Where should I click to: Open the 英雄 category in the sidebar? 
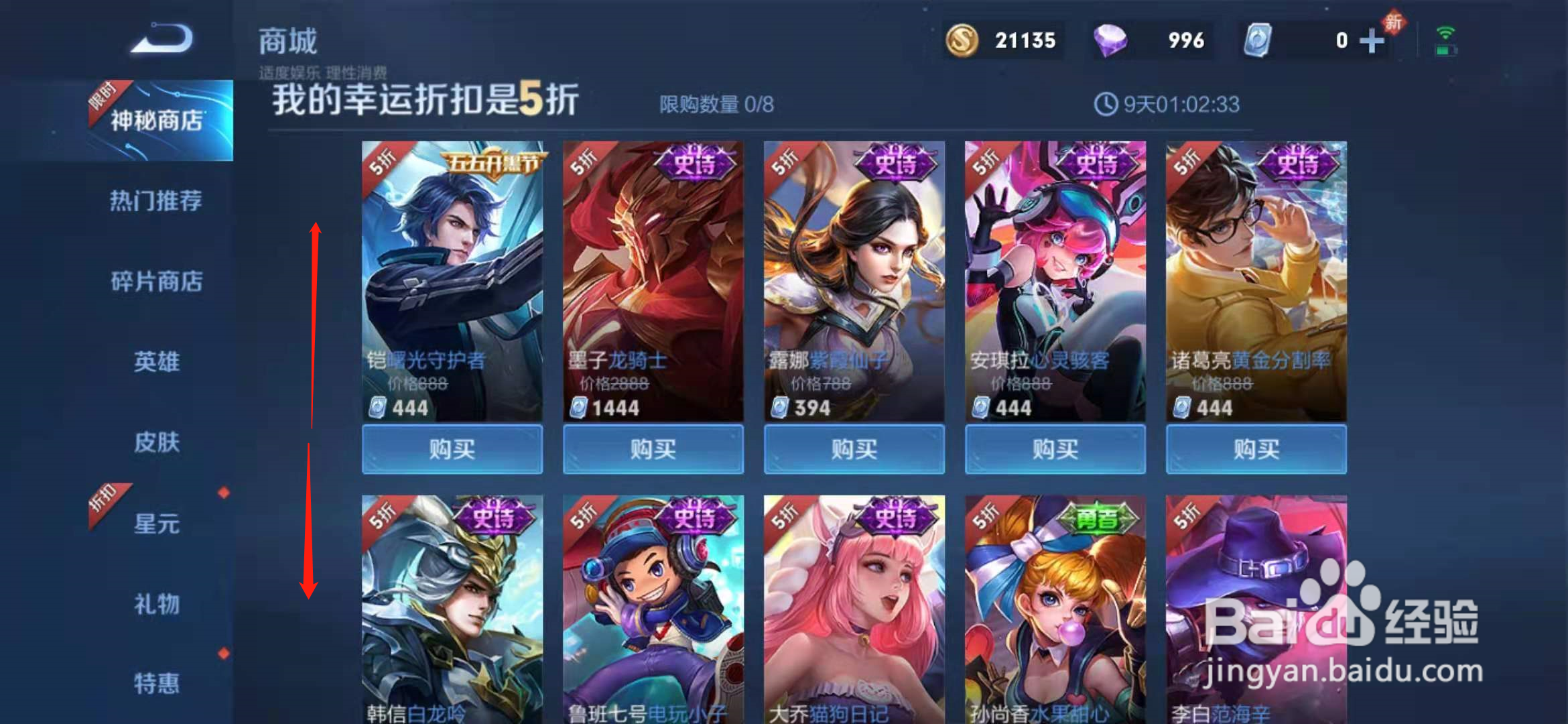[x=157, y=362]
